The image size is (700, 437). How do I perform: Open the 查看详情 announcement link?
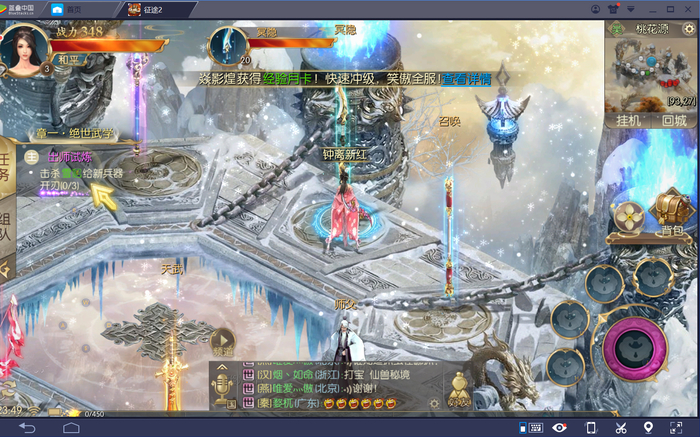(467, 79)
